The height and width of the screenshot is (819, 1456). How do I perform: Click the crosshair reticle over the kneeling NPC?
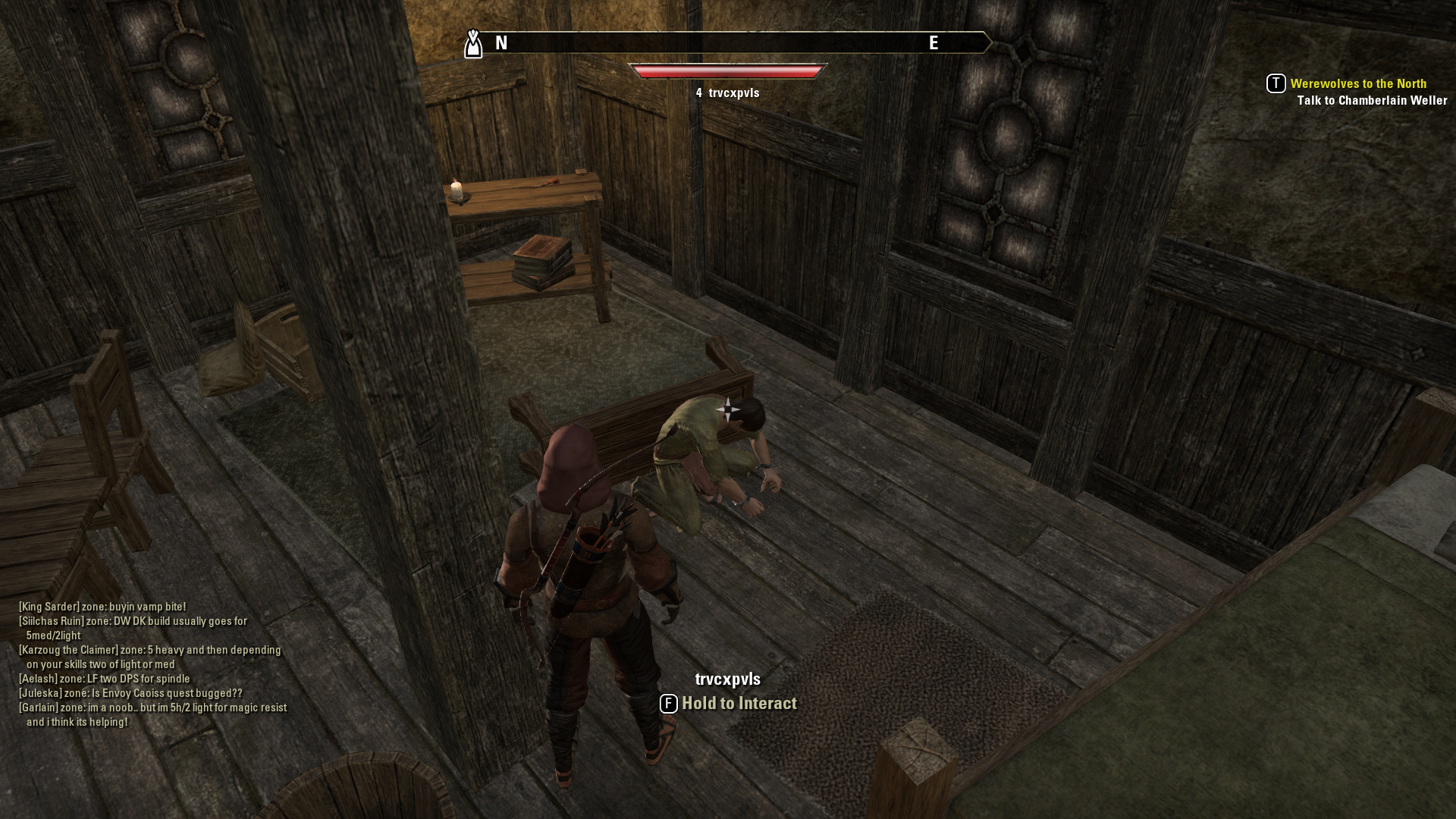click(728, 409)
